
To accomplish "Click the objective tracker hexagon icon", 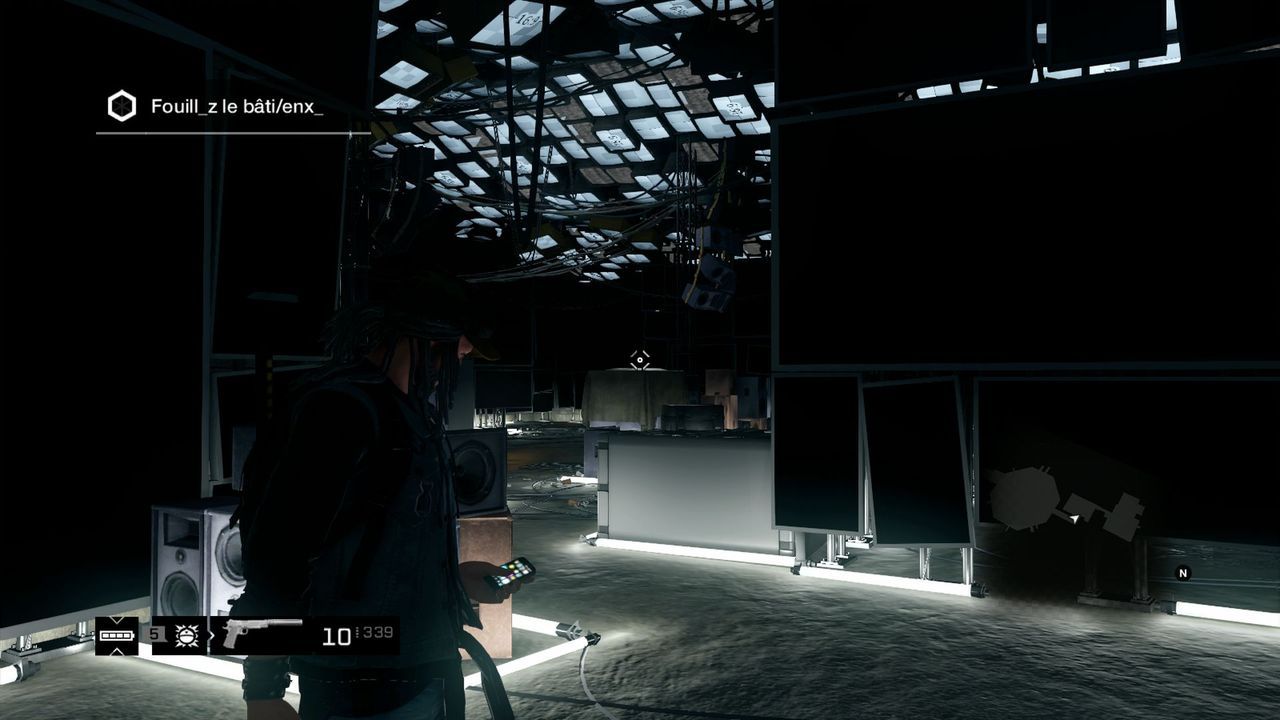I will (x=121, y=106).
